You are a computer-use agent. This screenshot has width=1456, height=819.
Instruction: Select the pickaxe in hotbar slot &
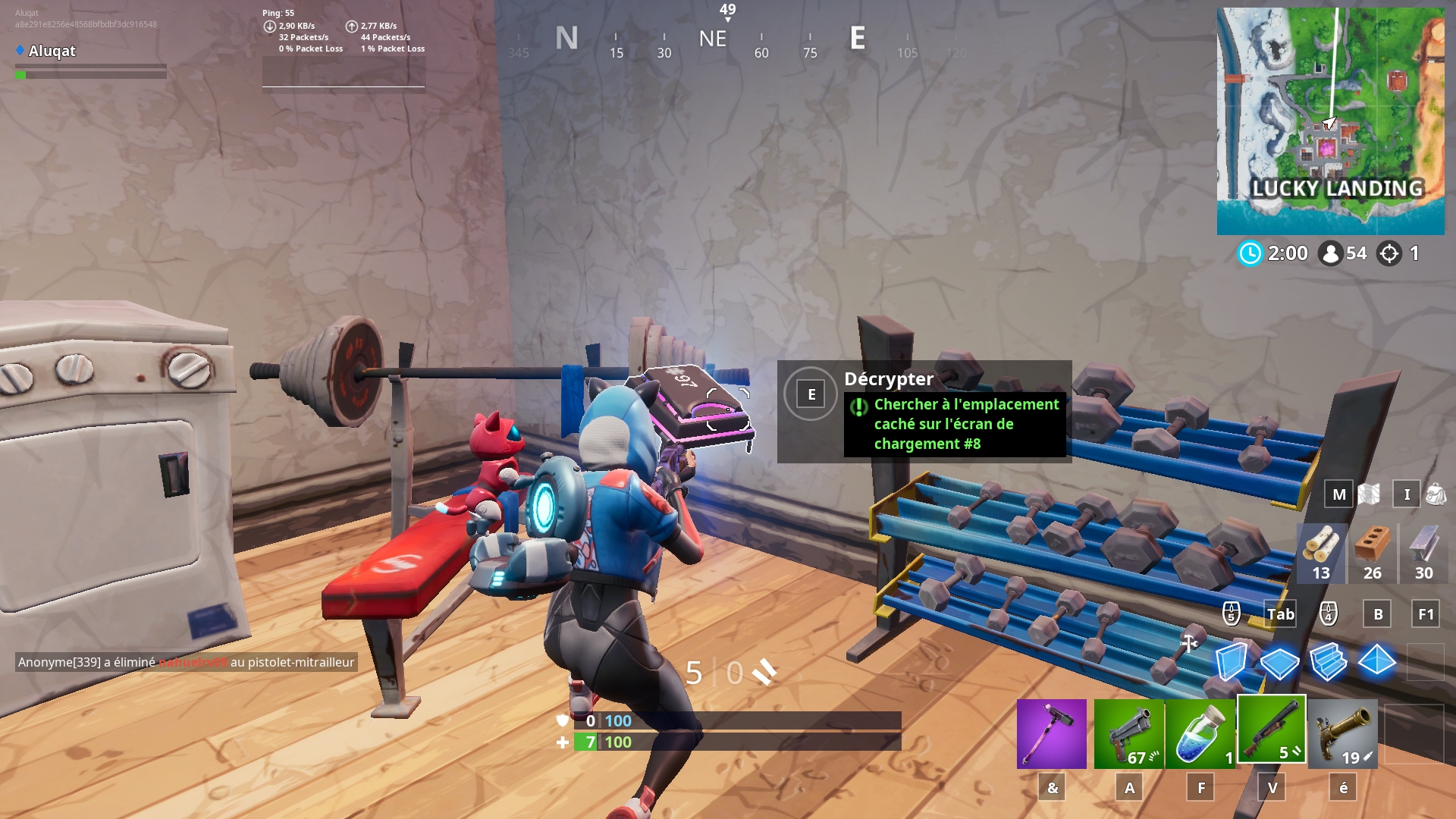click(x=1052, y=733)
